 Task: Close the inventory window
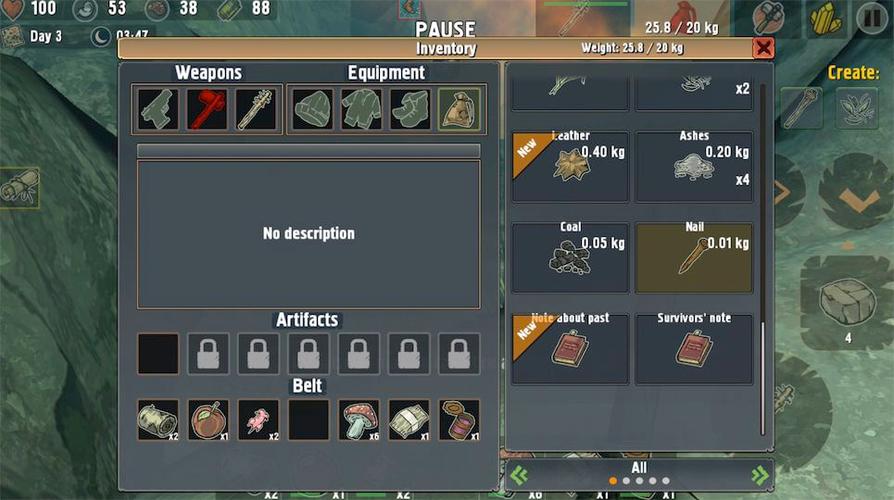[x=763, y=48]
